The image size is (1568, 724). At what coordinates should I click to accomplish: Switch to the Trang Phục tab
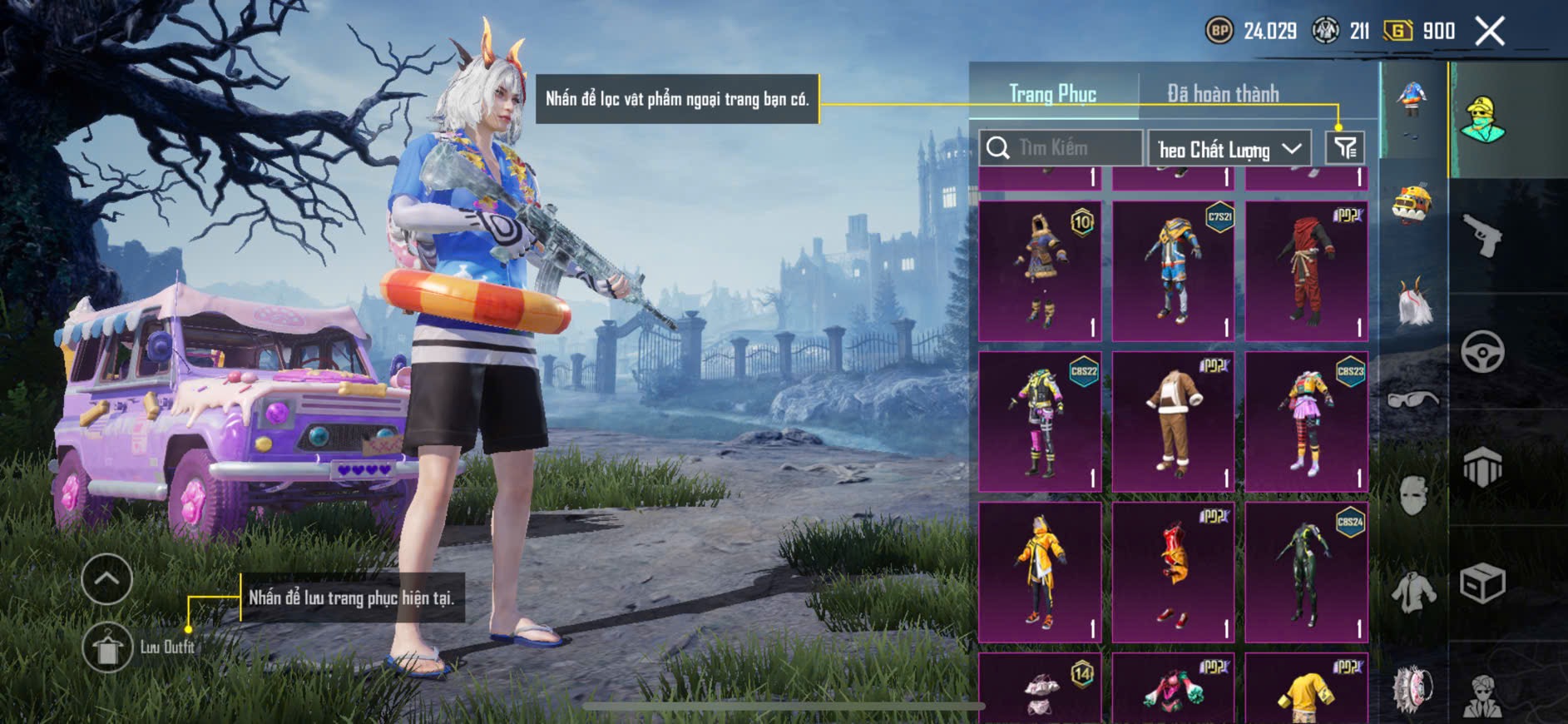coord(1052,94)
